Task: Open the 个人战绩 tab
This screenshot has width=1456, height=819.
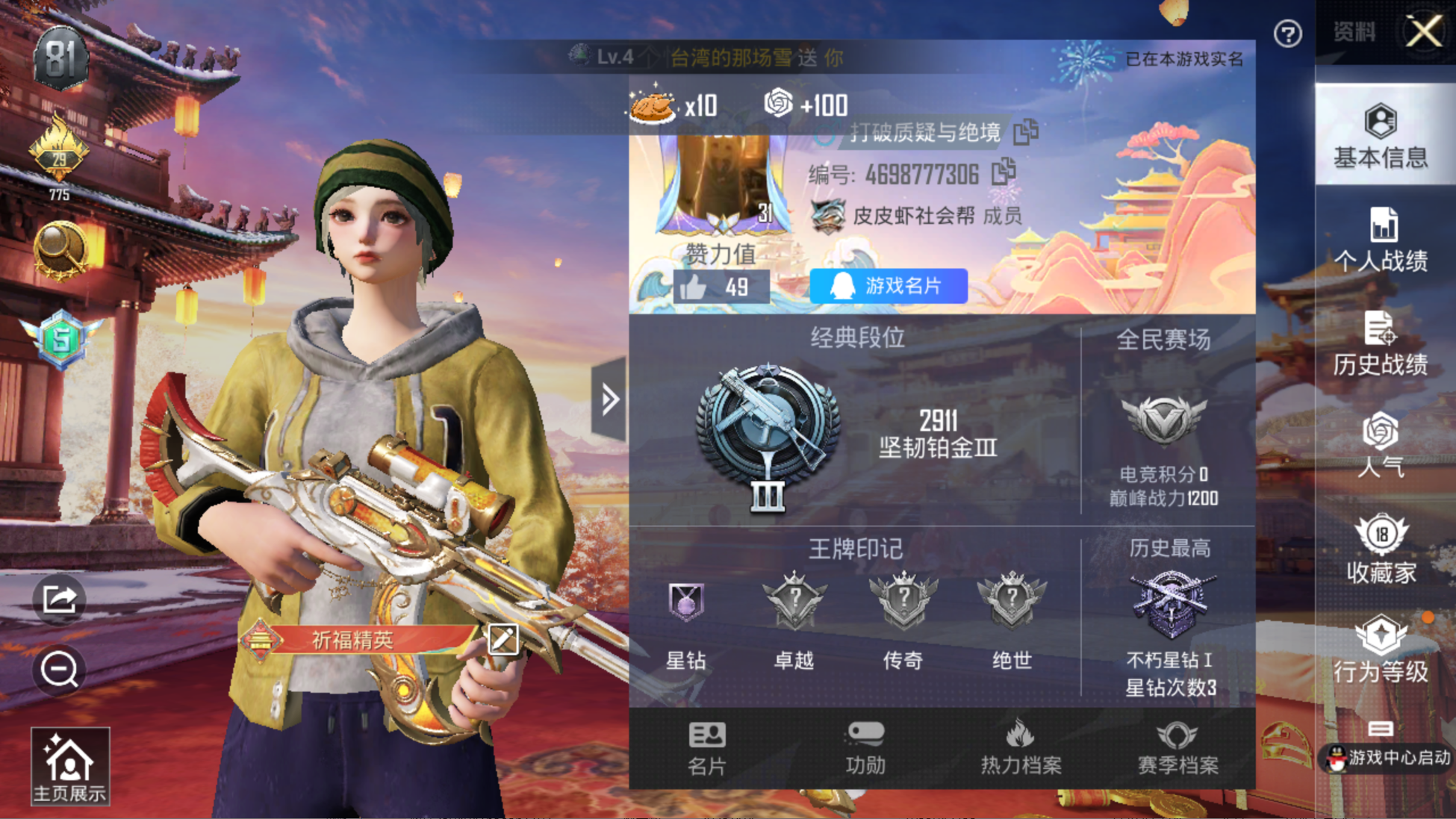Action: click(x=1381, y=240)
